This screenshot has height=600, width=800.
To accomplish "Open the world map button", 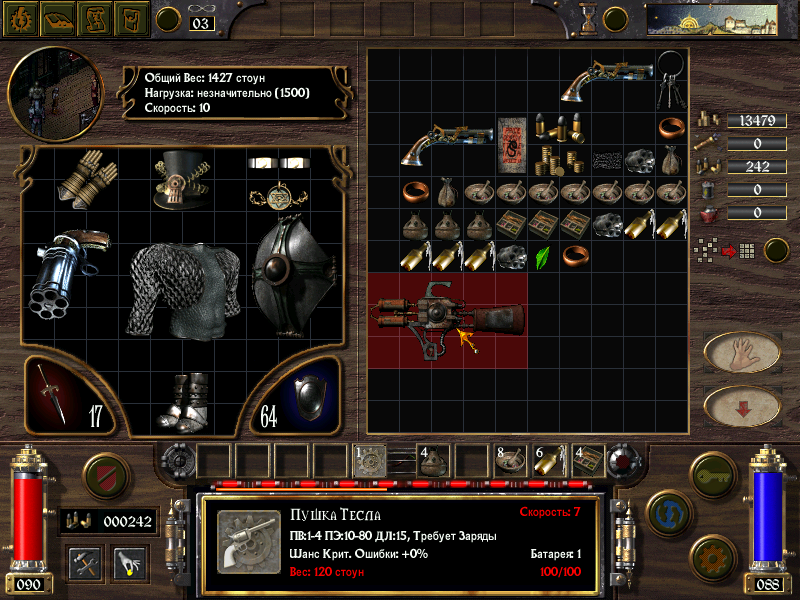I will point(711,19).
